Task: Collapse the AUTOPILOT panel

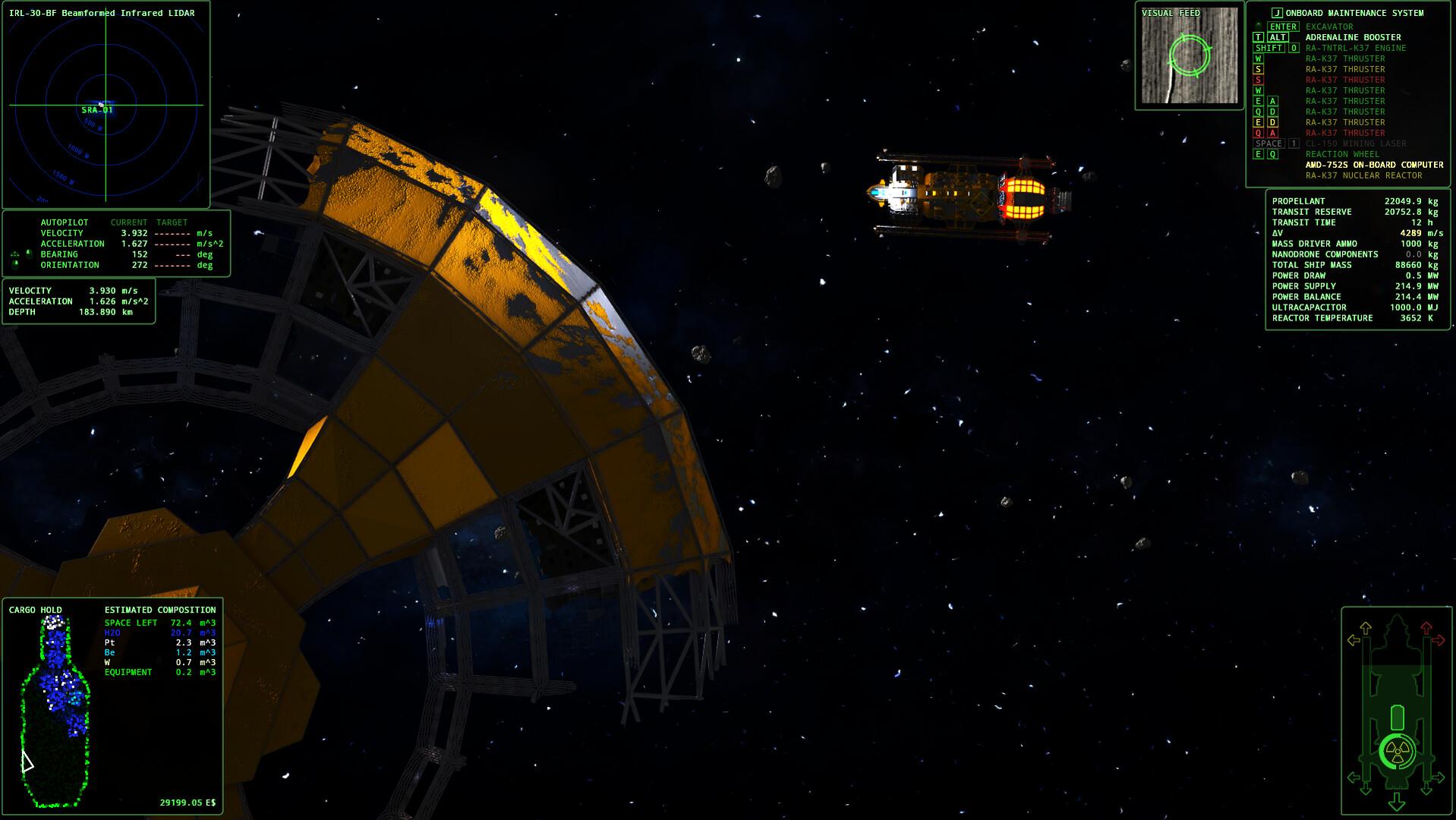Action: pos(65,222)
